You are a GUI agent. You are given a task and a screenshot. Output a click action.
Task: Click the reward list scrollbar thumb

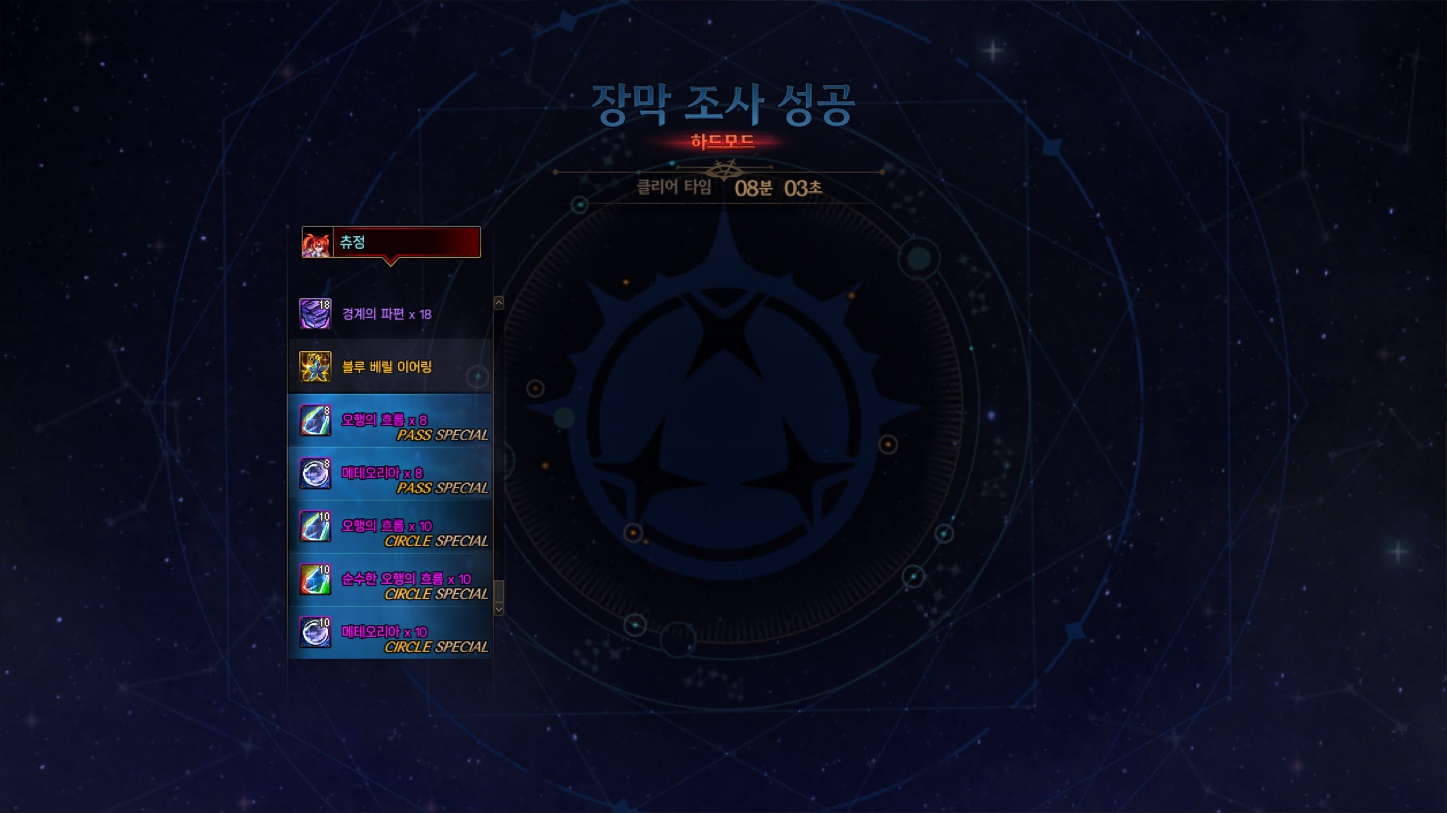(499, 591)
